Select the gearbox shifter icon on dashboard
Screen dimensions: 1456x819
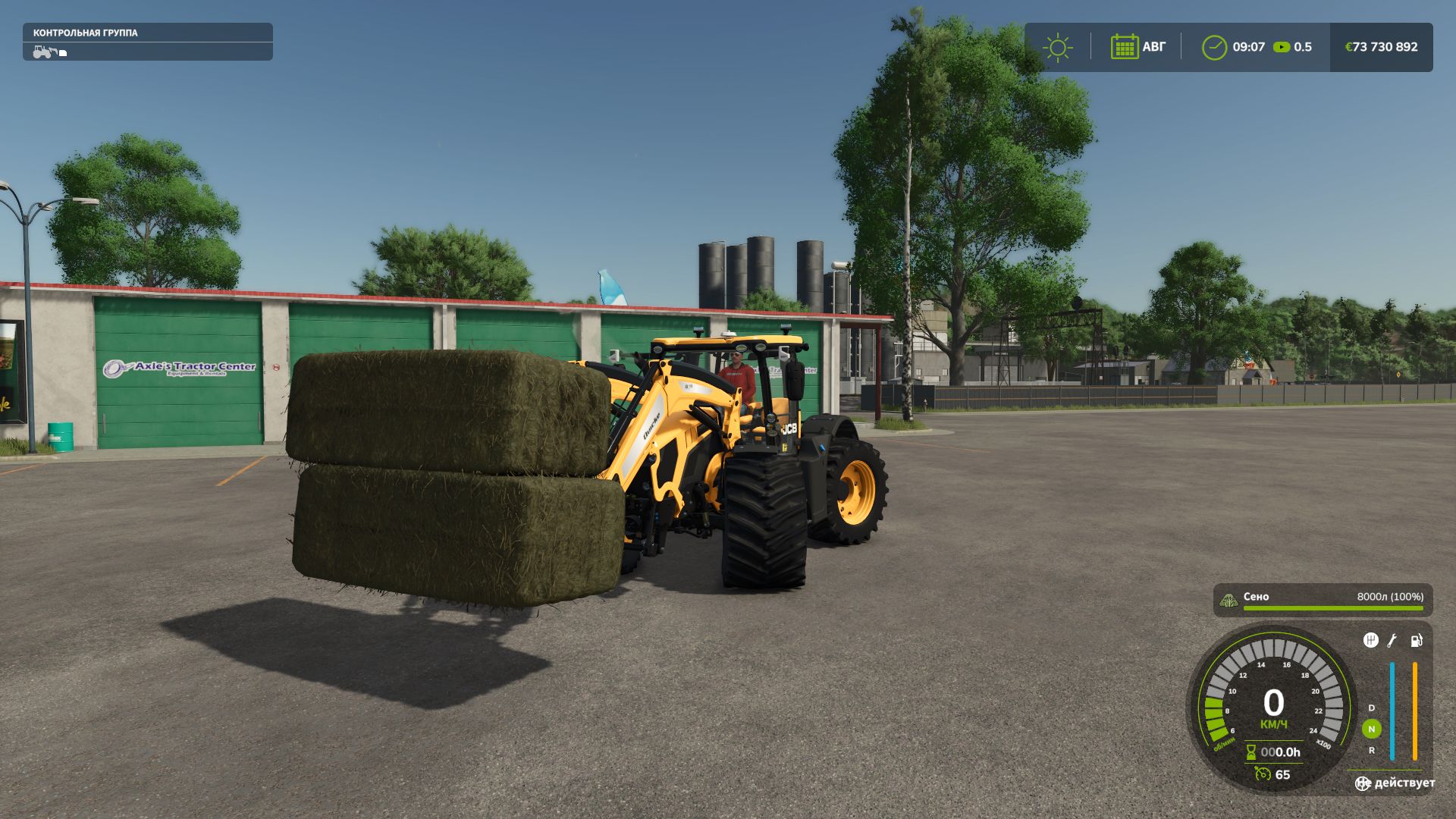pos(1370,641)
